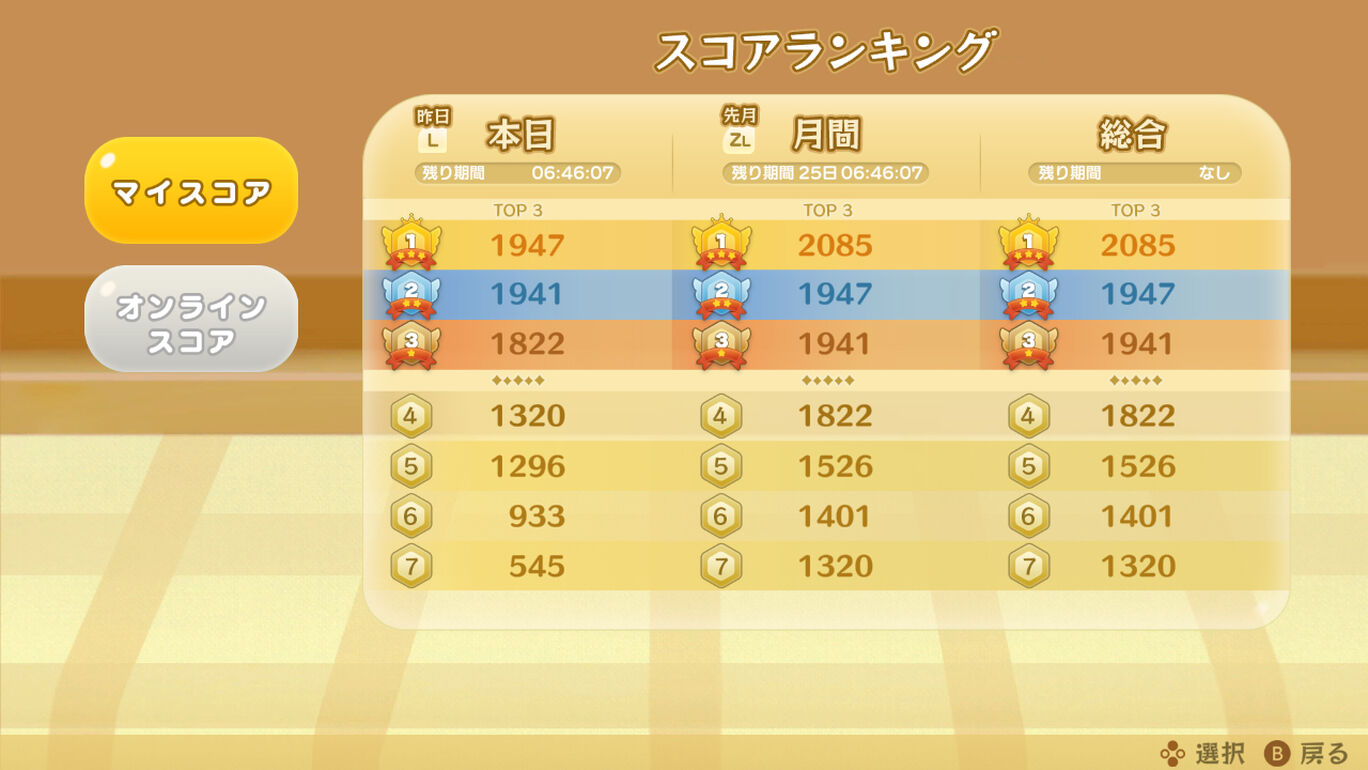Image resolution: width=1368 pixels, height=770 pixels.
Task: Select the マイスコア button
Action: pyautogui.click(x=191, y=188)
